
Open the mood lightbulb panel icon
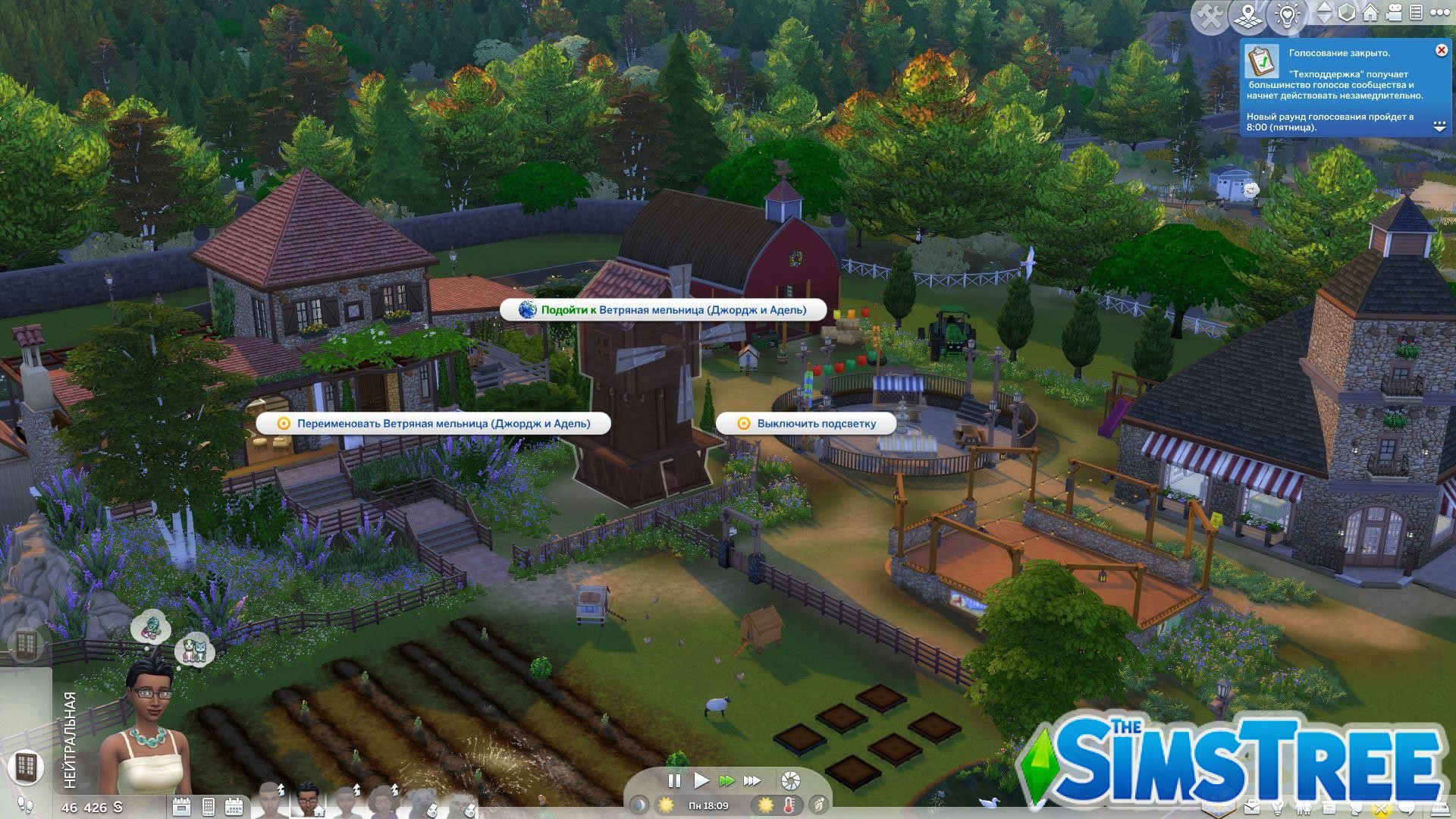[x=1286, y=14]
